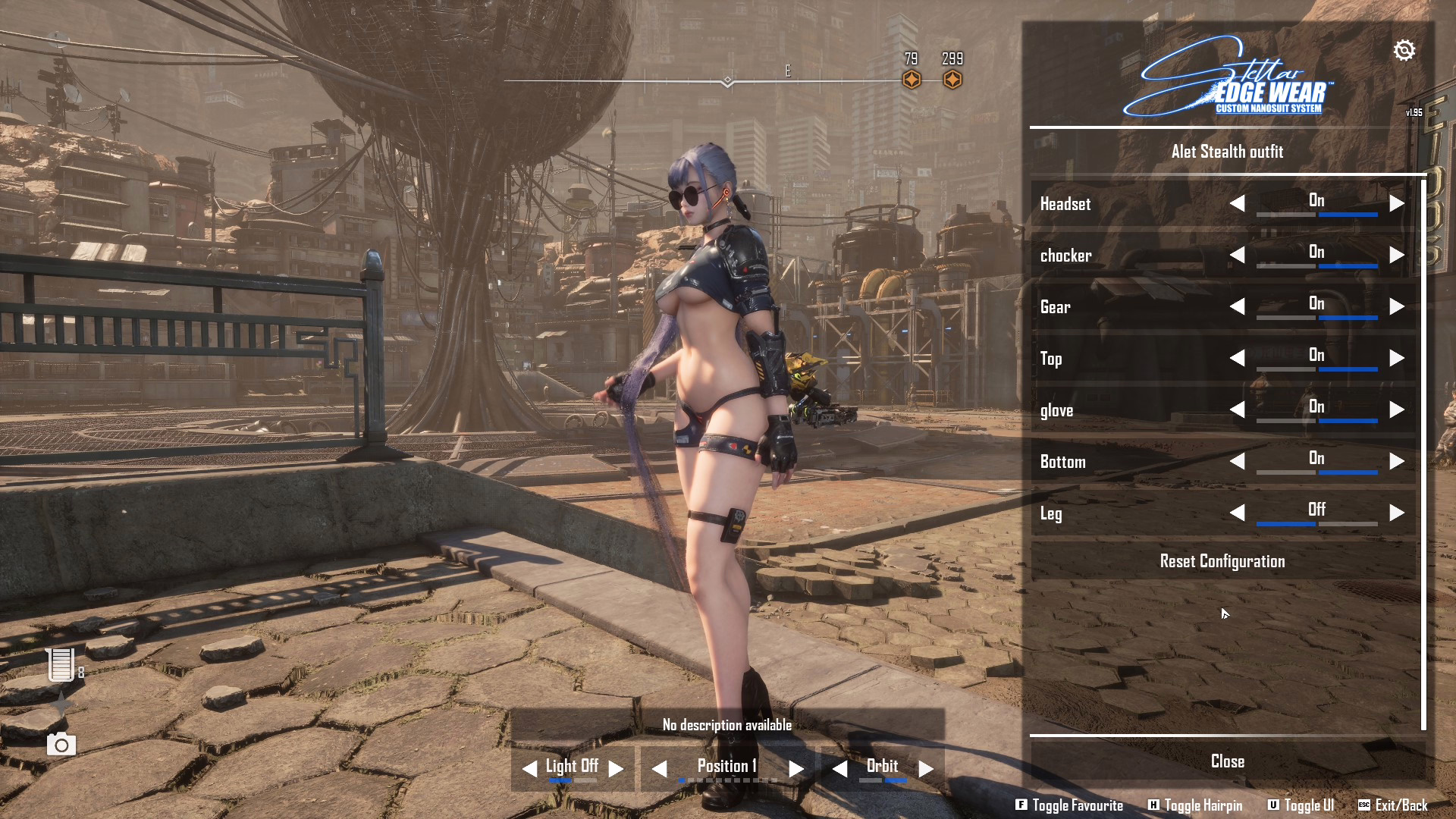
Task: Click the left arrow for chocker
Action: 1237,255
